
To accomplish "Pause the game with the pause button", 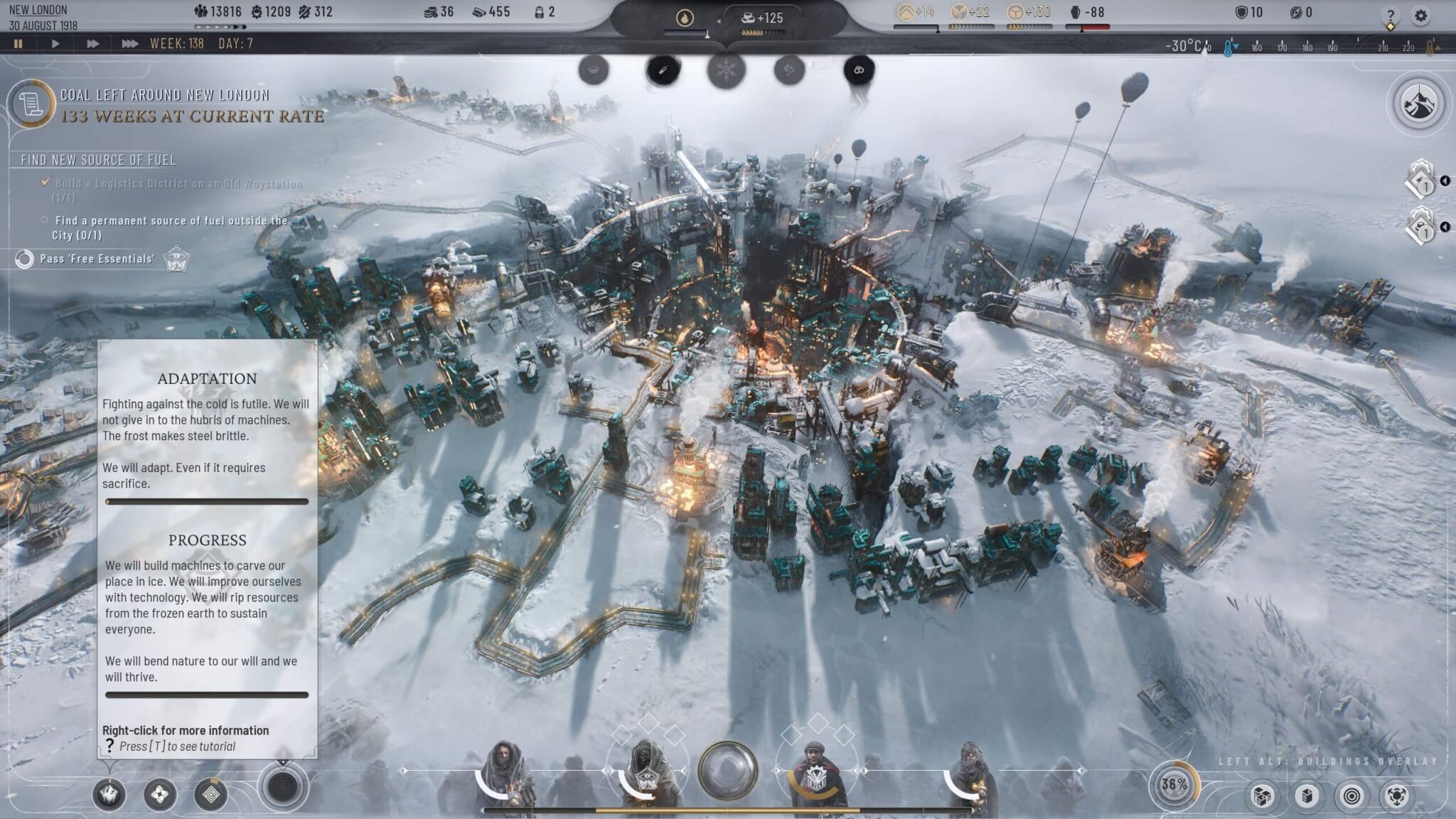I will click(x=18, y=43).
